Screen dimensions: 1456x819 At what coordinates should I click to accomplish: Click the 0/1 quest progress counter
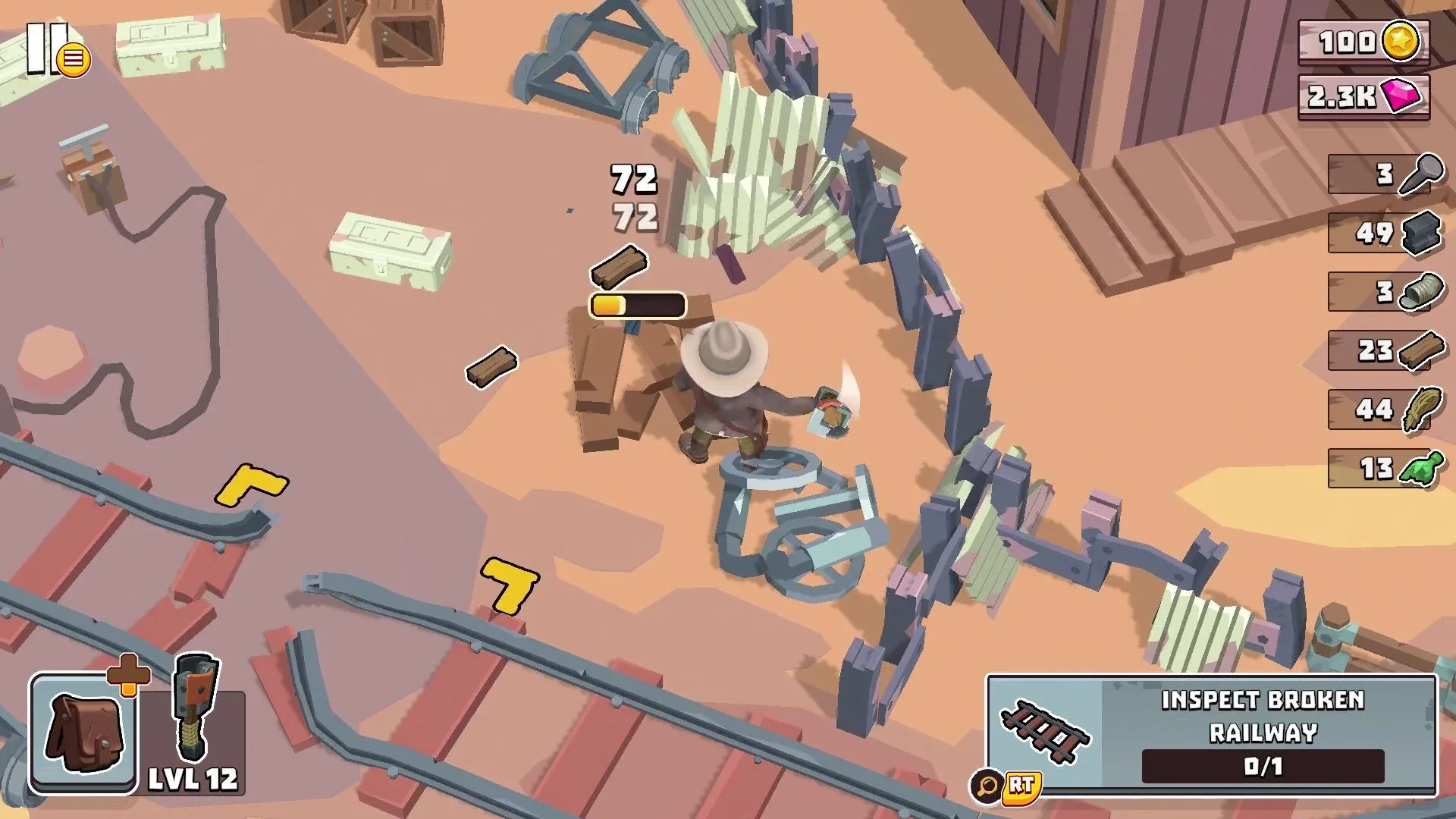[1282, 767]
